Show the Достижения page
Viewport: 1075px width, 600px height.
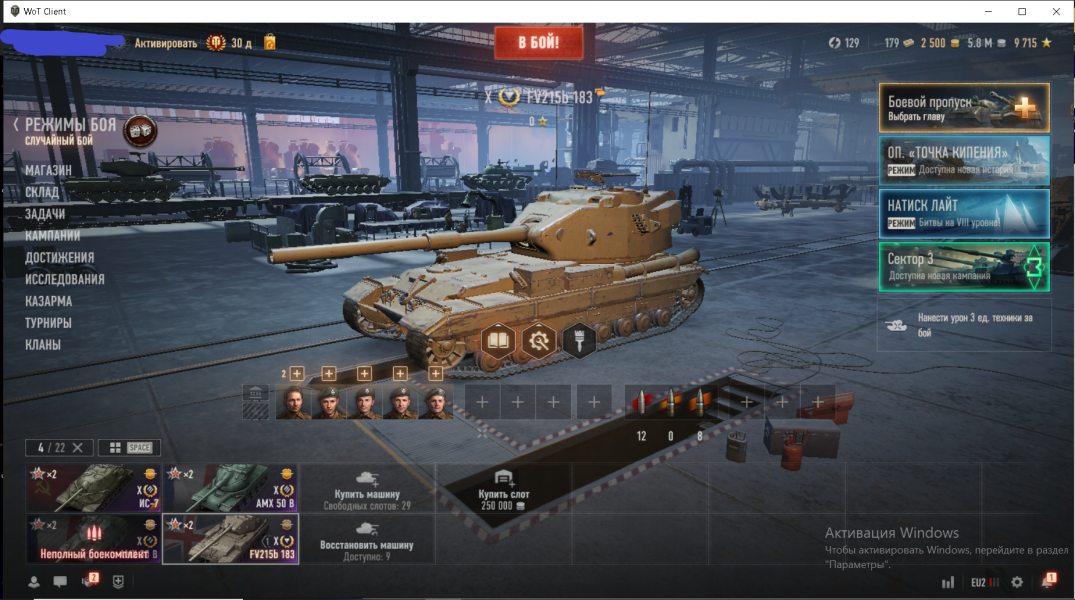pos(60,257)
